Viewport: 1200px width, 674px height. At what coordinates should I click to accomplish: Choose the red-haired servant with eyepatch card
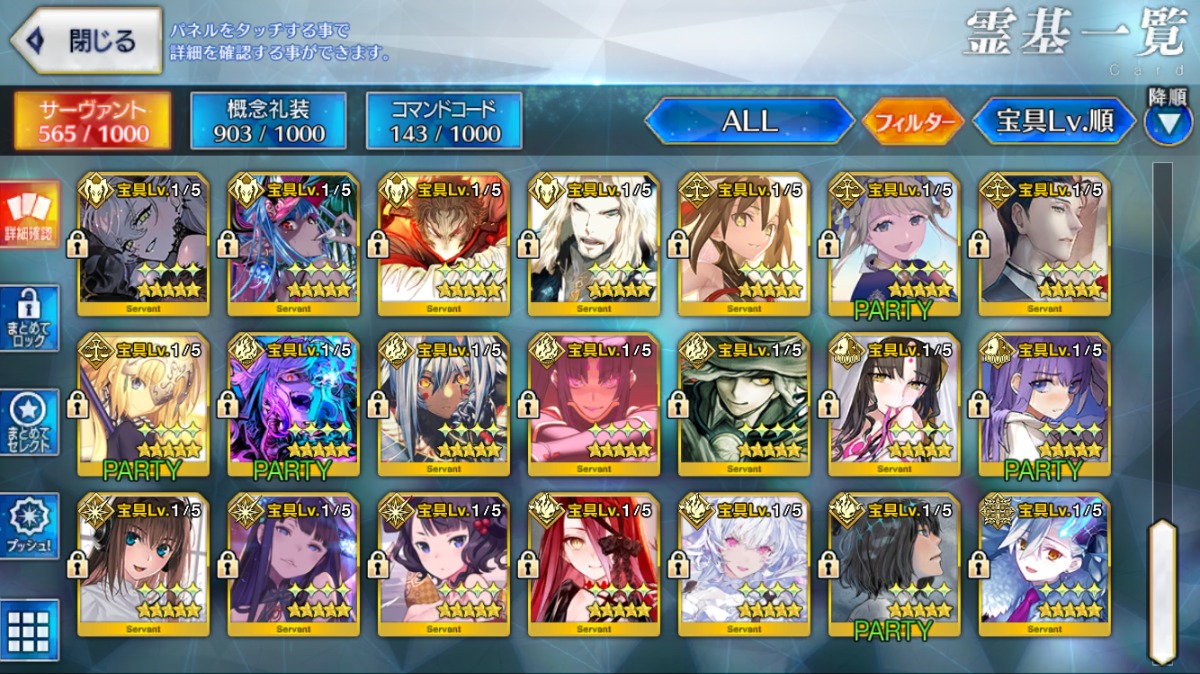pos(594,565)
